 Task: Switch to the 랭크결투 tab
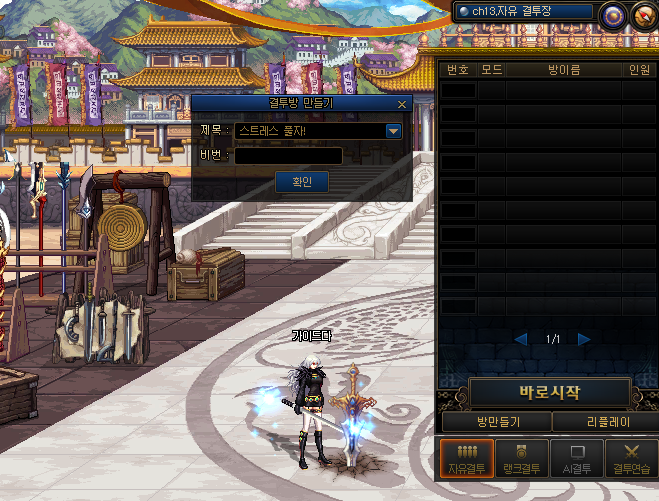[523, 459]
